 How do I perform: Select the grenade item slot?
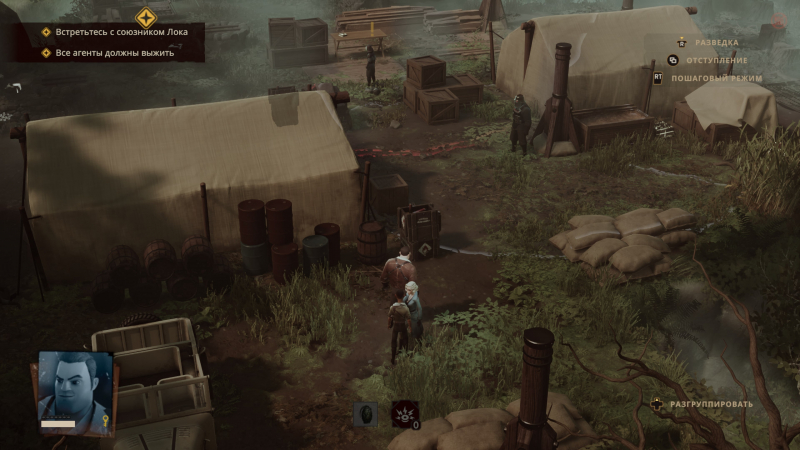click(x=367, y=415)
